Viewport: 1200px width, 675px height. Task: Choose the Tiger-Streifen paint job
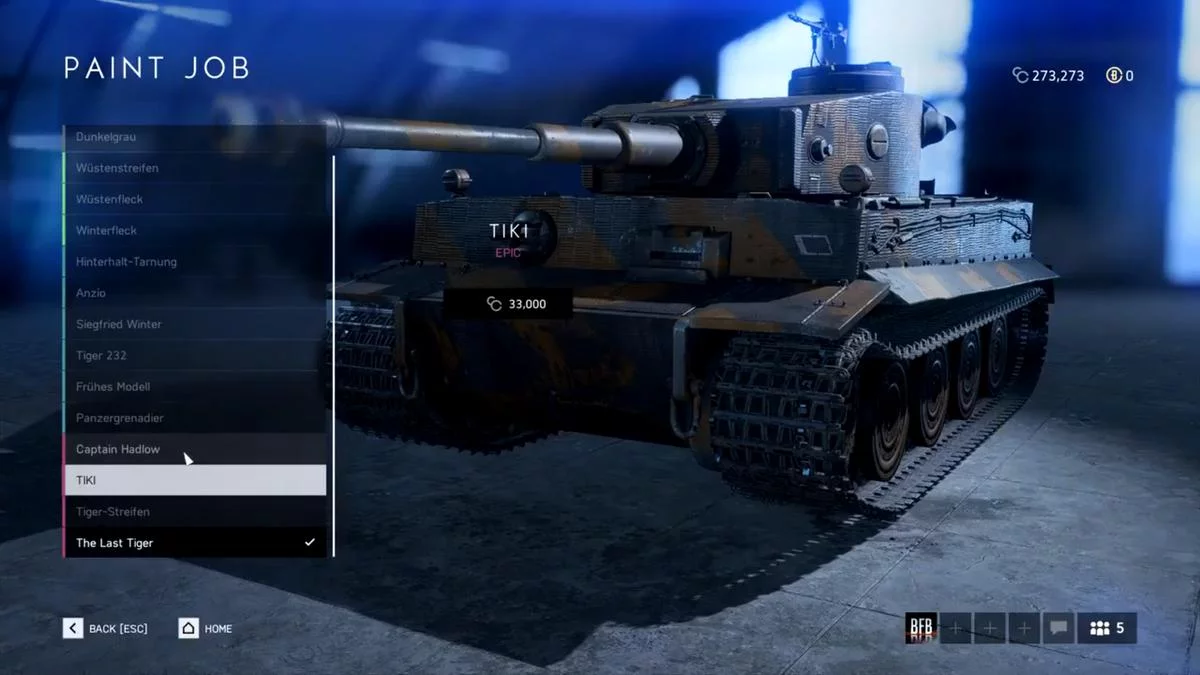[x=195, y=511]
